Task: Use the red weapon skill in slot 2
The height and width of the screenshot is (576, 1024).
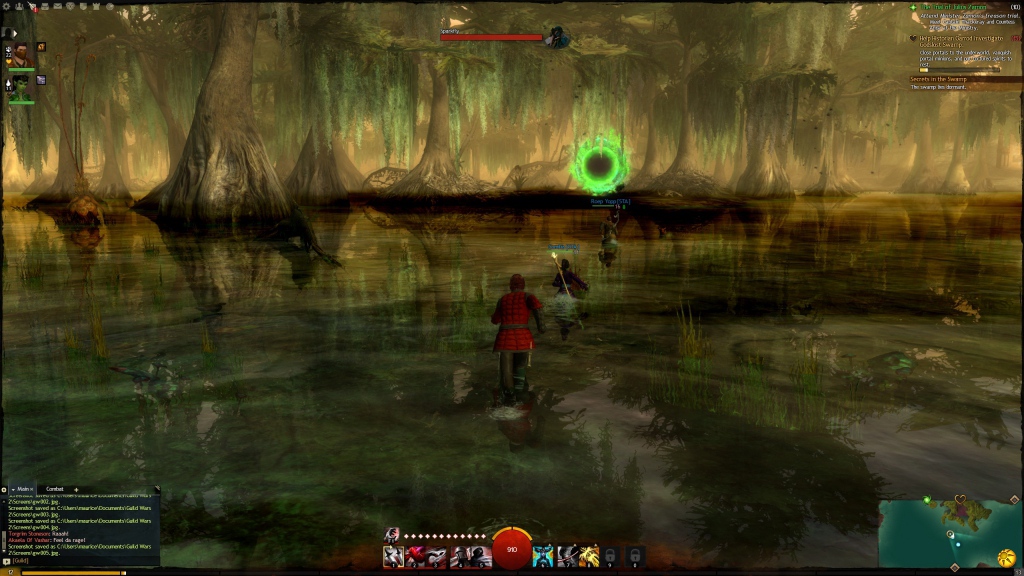Action: click(416, 556)
